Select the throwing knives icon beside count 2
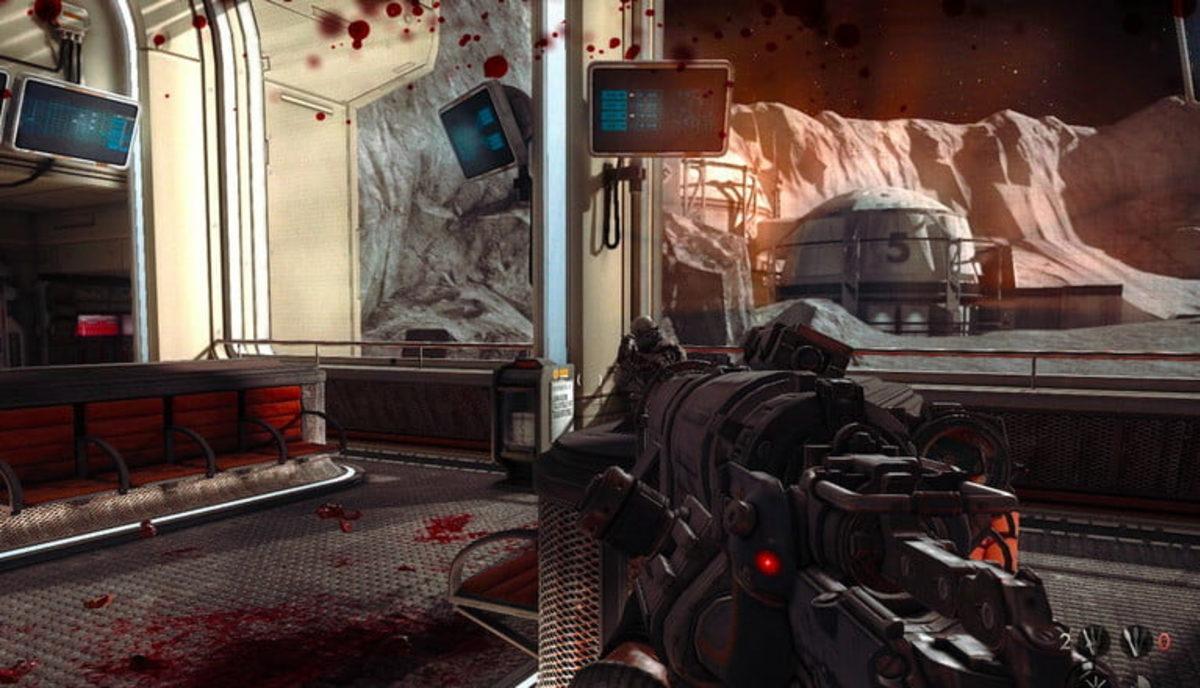Screen dimensions: 1200x688 pos(1095,641)
